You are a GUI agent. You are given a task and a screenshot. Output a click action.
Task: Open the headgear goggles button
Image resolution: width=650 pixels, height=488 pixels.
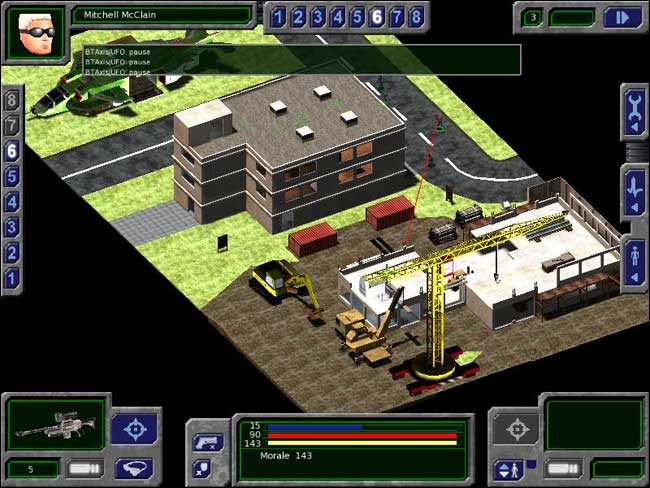[x=135, y=467]
